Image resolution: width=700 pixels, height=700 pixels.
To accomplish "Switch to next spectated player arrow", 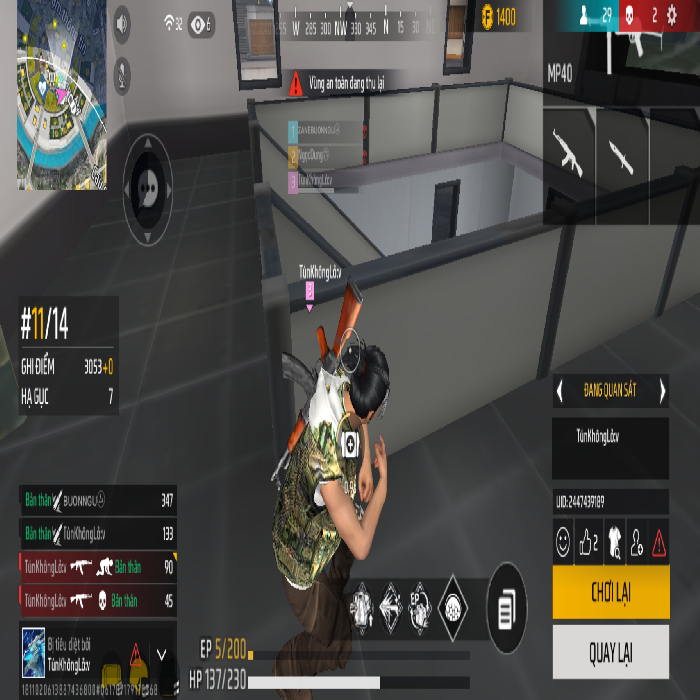I will pos(662,391).
